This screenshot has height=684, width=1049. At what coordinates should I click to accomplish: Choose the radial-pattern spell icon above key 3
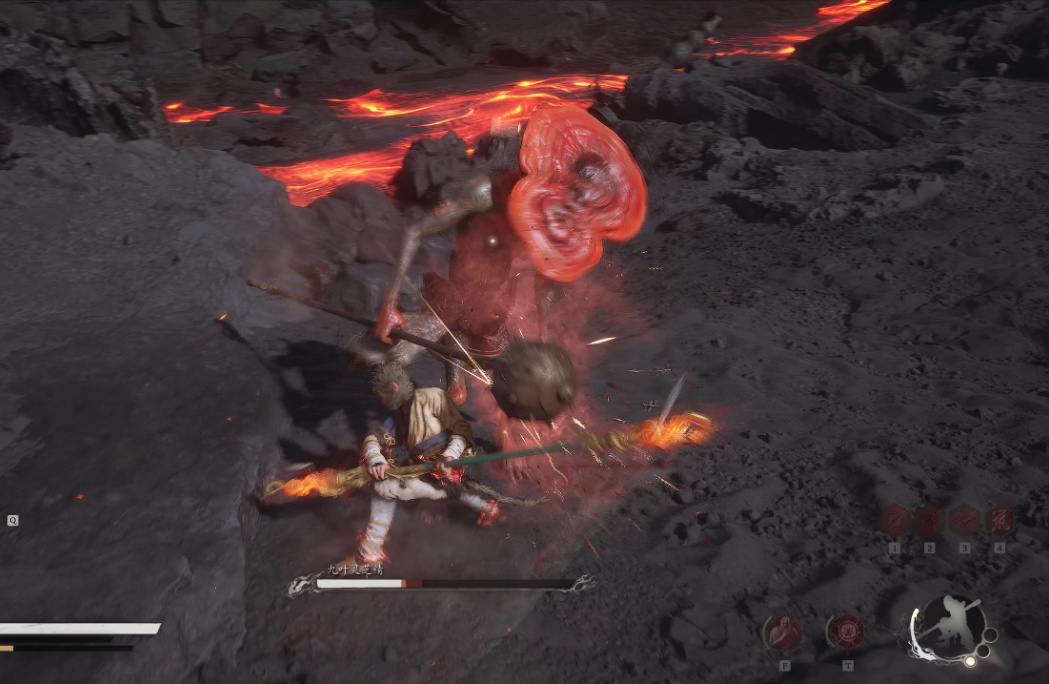[964, 520]
